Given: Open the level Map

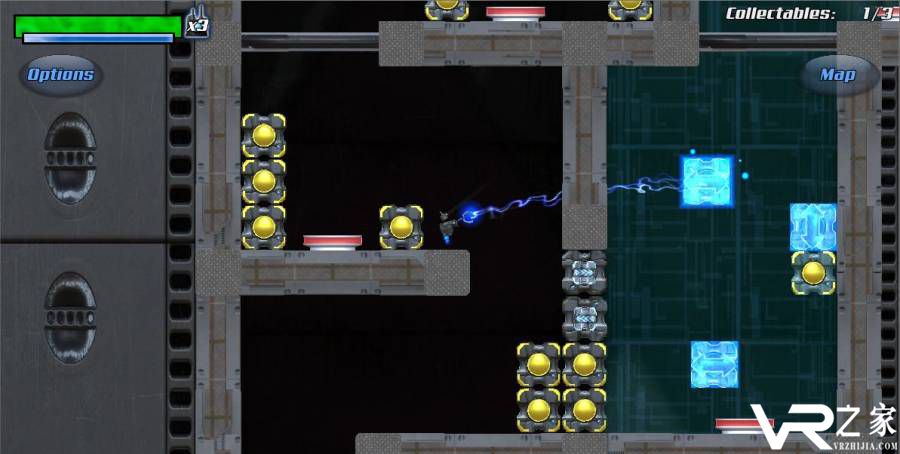Looking at the screenshot, I should click(x=838, y=75).
